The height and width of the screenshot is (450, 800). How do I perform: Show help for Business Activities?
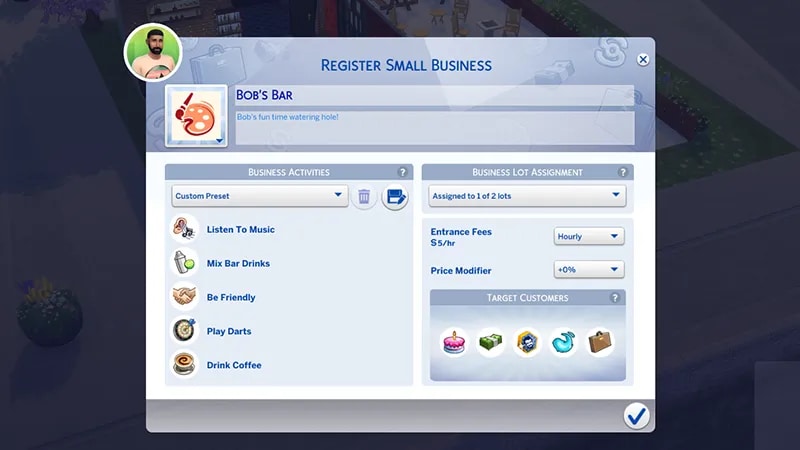[403, 172]
